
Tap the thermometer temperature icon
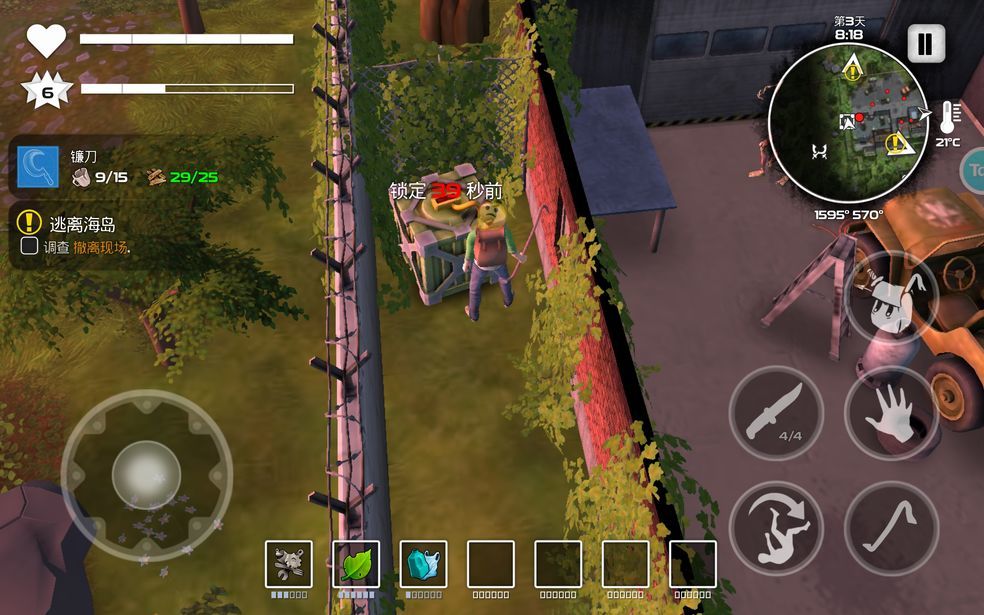(x=948, y=119)
